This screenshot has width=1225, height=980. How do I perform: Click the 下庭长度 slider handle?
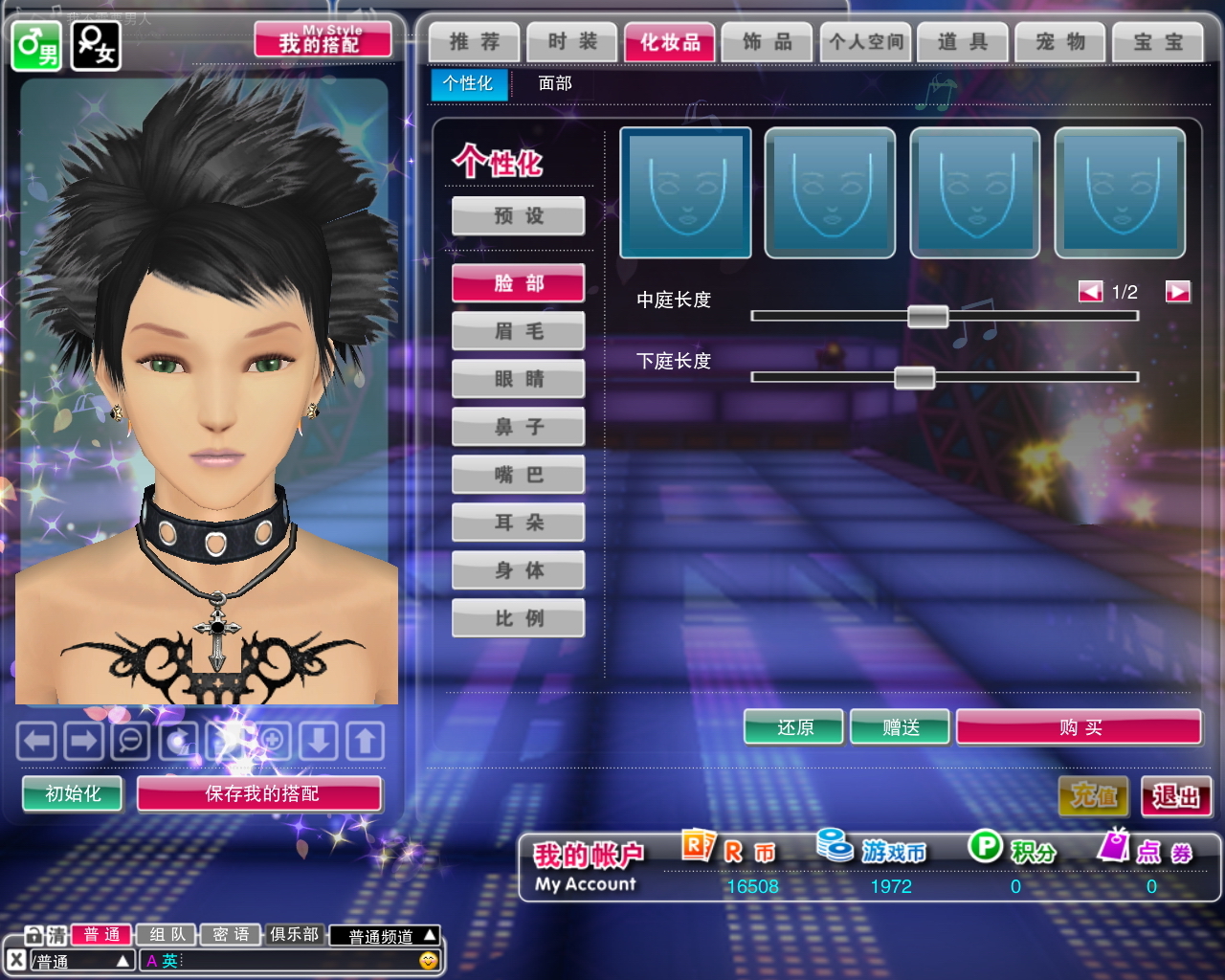[914, 377]
